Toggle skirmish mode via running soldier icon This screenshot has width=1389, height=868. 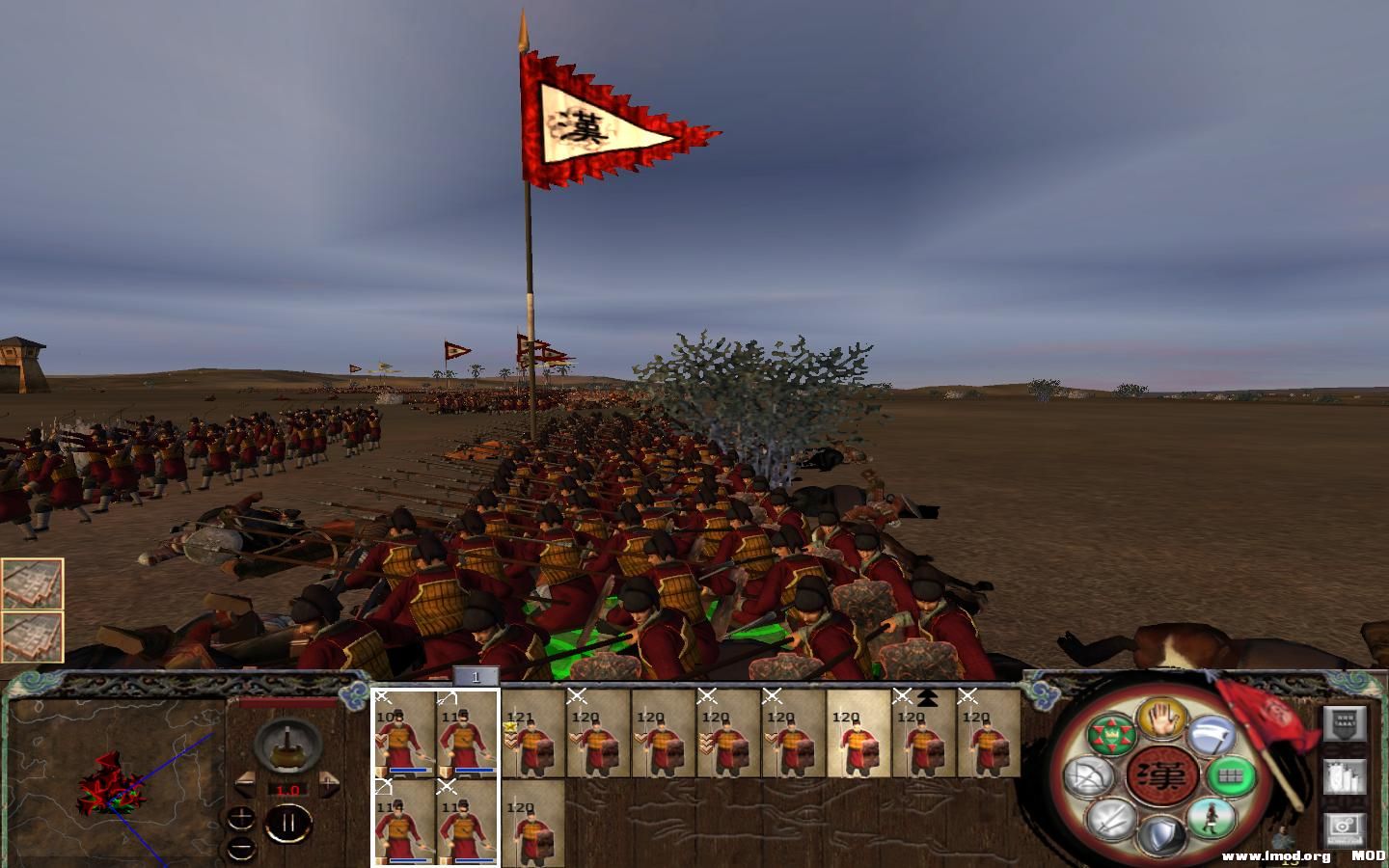pos(1211,820)
